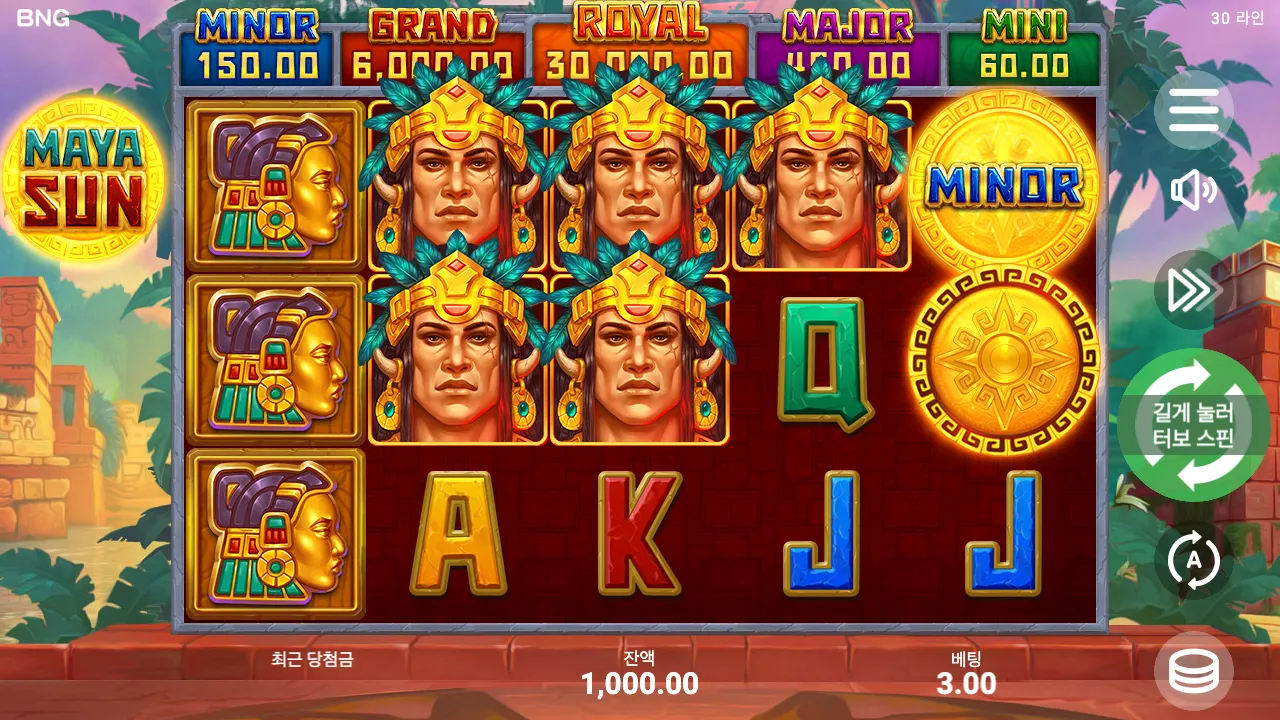Spin the reels with the green button

pos(1193,425)
